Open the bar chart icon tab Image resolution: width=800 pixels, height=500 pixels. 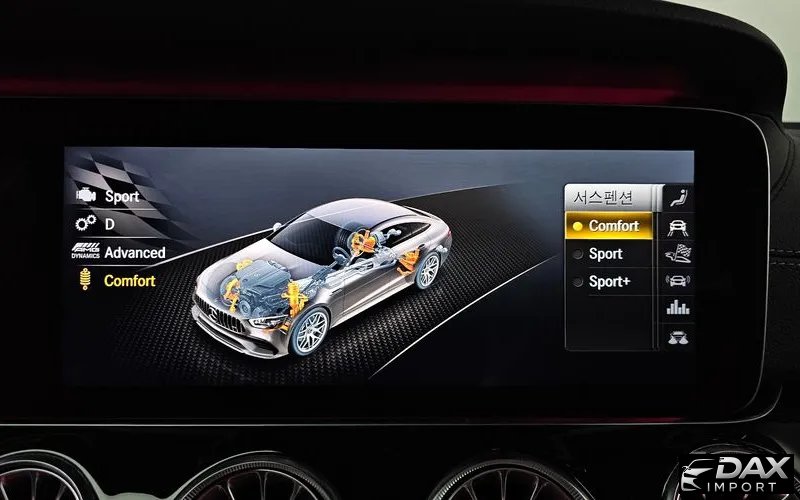[678, 309]
